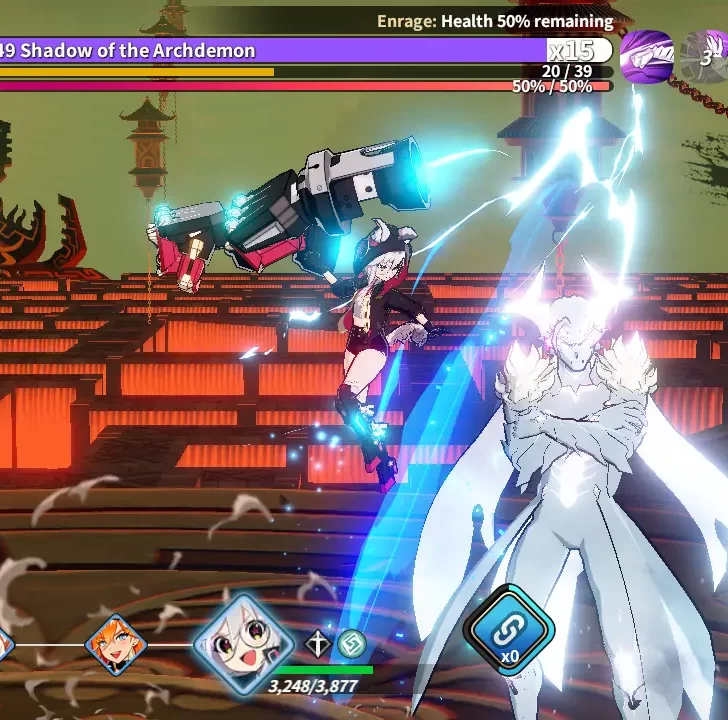
Task: Inspect the sword status icon beside portrait
Action: [319, 644]
